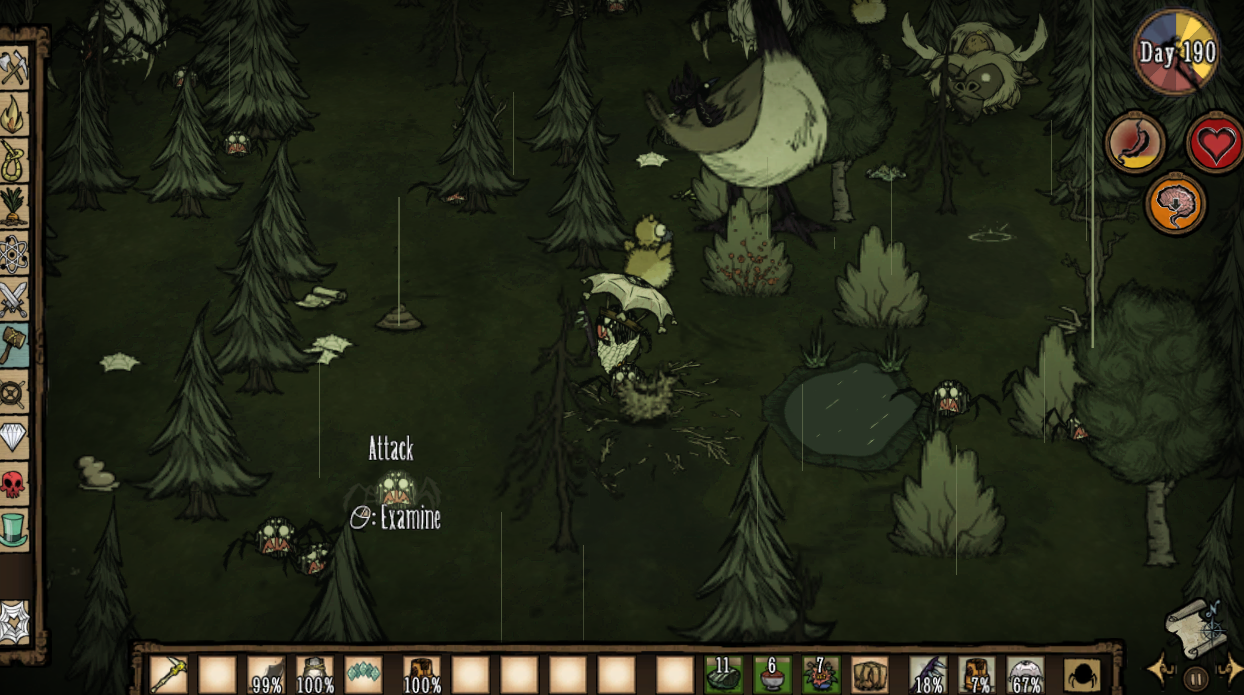Screen dimensions: 1244x695
Task: Select the Survival tab with rope icon
Action: click(14, 159)
